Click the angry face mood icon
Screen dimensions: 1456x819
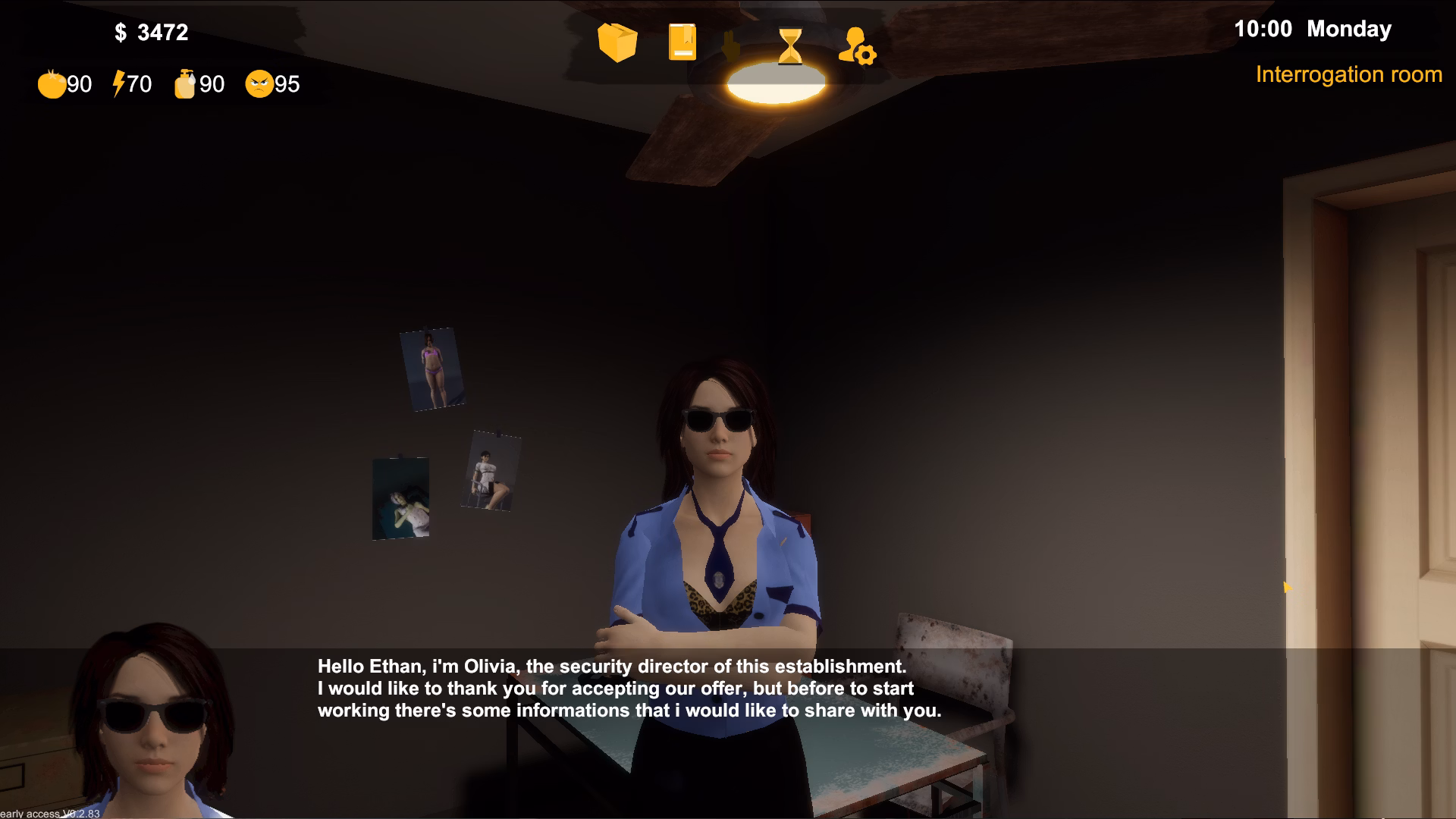(x=259, y=84)
